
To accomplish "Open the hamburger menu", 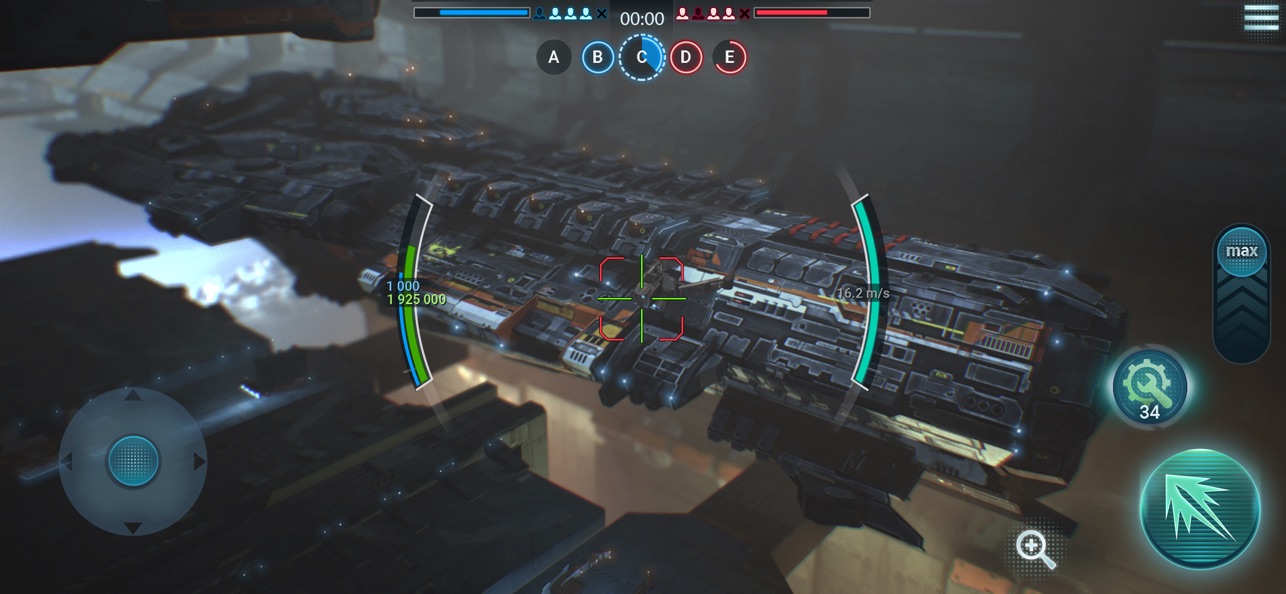I will [1260, 18].
